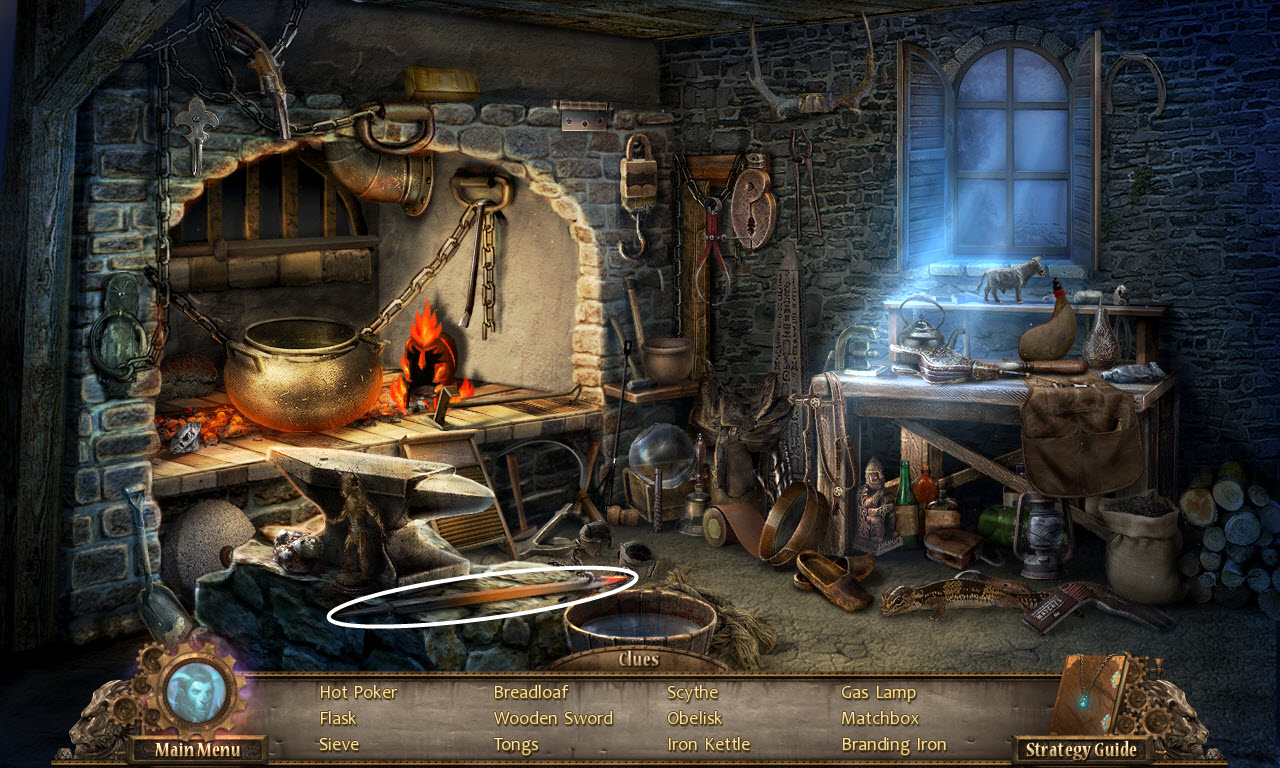Screen dimensions: 1280x768
Task: Pick the Obelisk list entry
Action: (694, 718)
